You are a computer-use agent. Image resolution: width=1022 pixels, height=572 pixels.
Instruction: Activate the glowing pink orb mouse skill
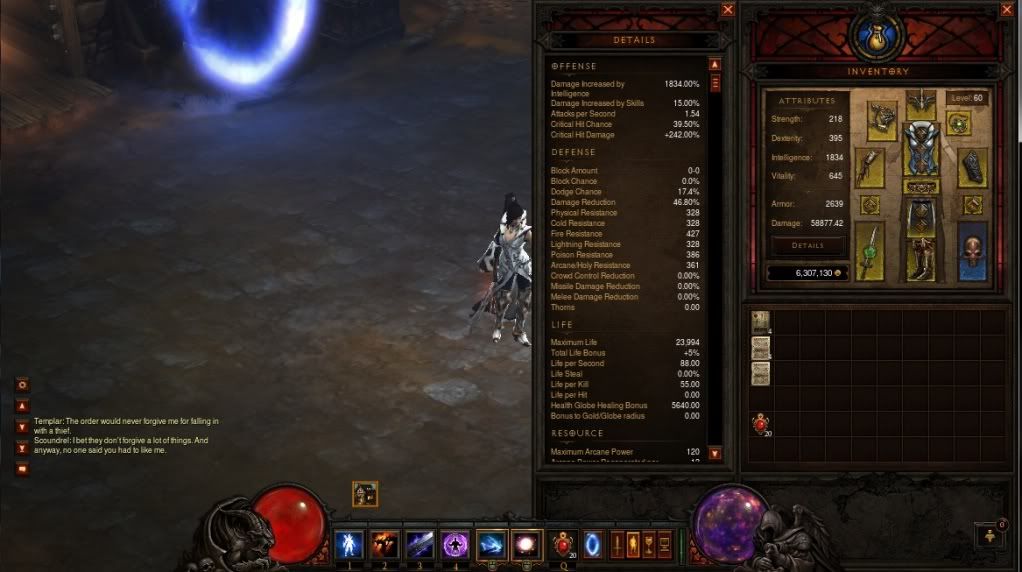click(x=526, y=545)
